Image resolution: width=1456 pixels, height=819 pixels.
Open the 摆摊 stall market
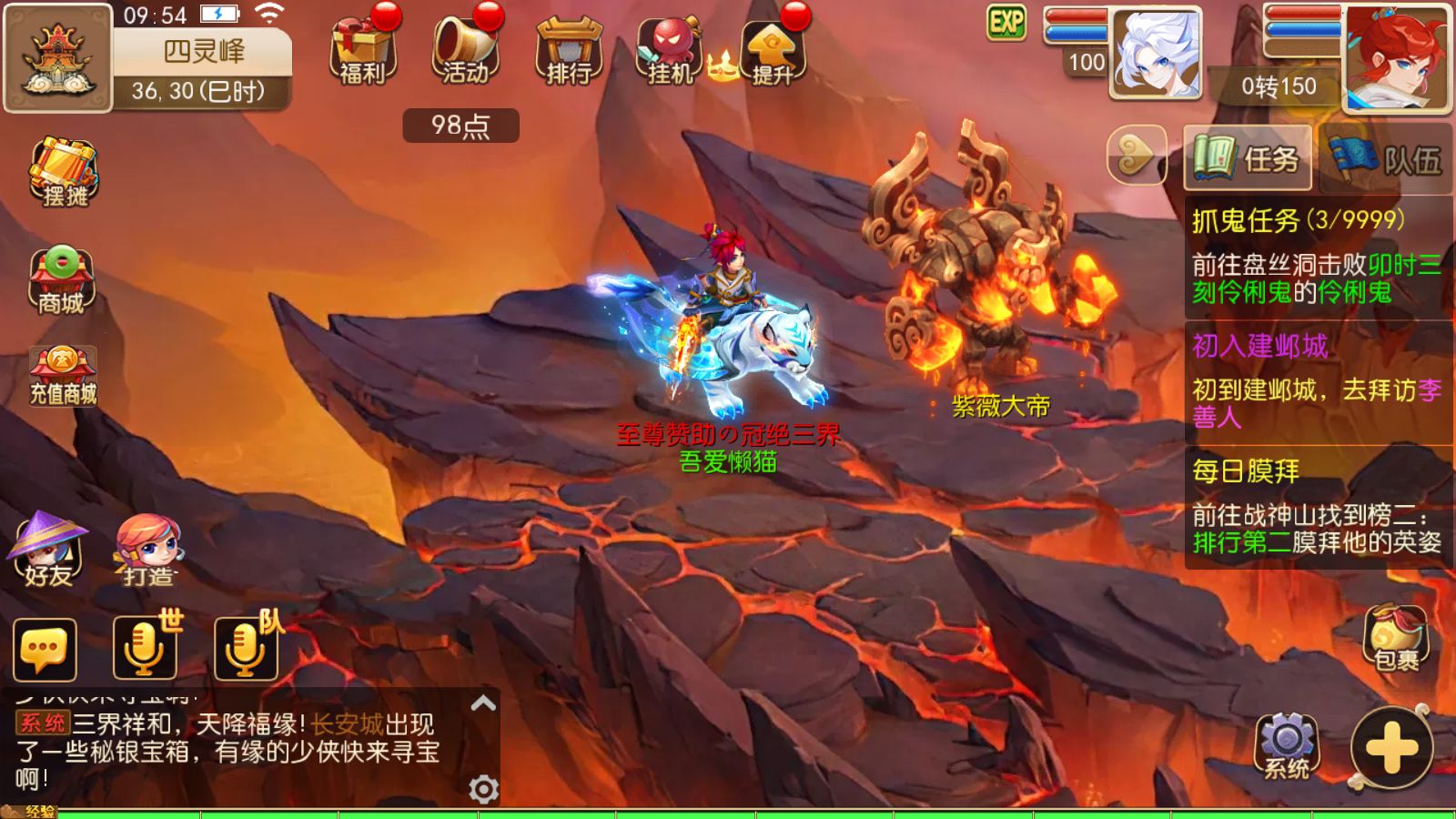tap(64, 172)
